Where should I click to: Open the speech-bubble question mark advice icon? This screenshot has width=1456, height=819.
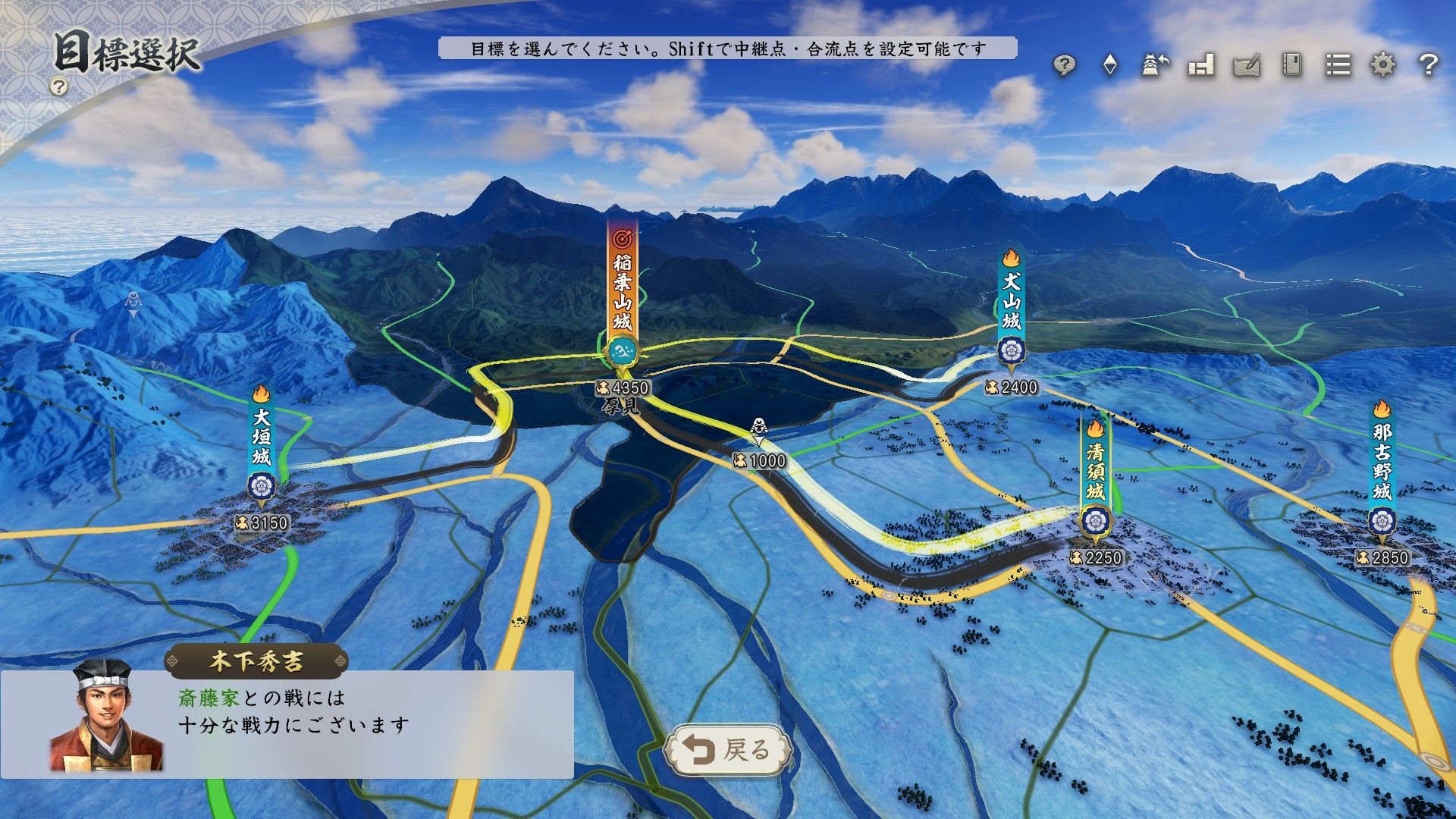point(1065,66)
